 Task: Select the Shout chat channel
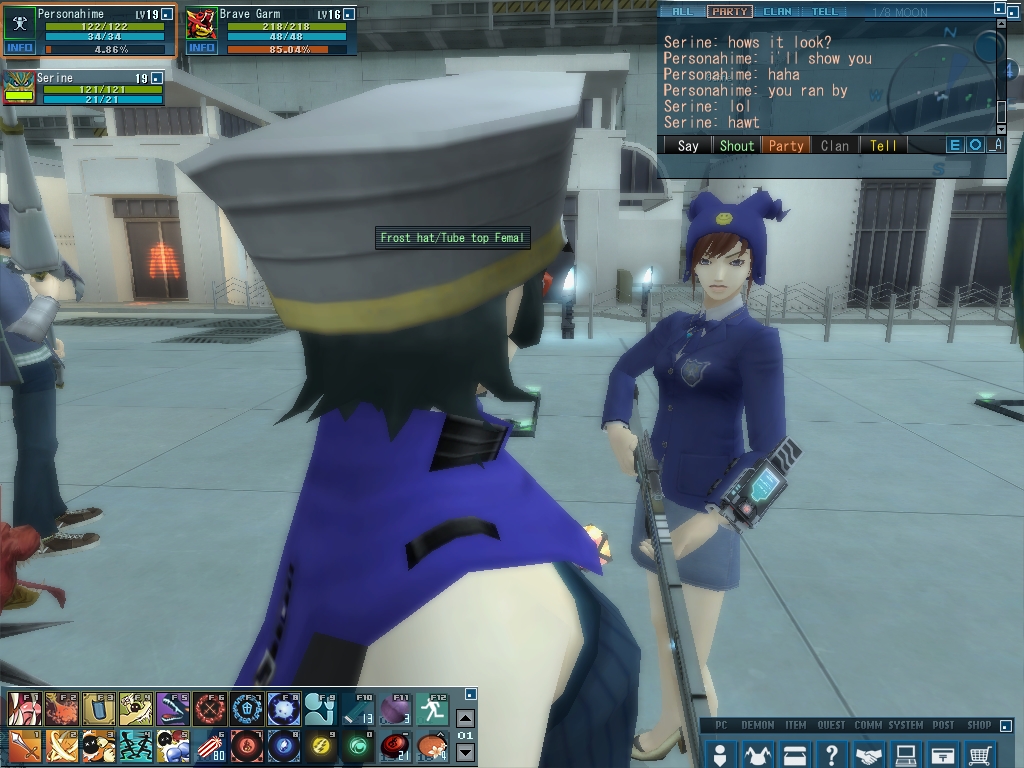737,146
